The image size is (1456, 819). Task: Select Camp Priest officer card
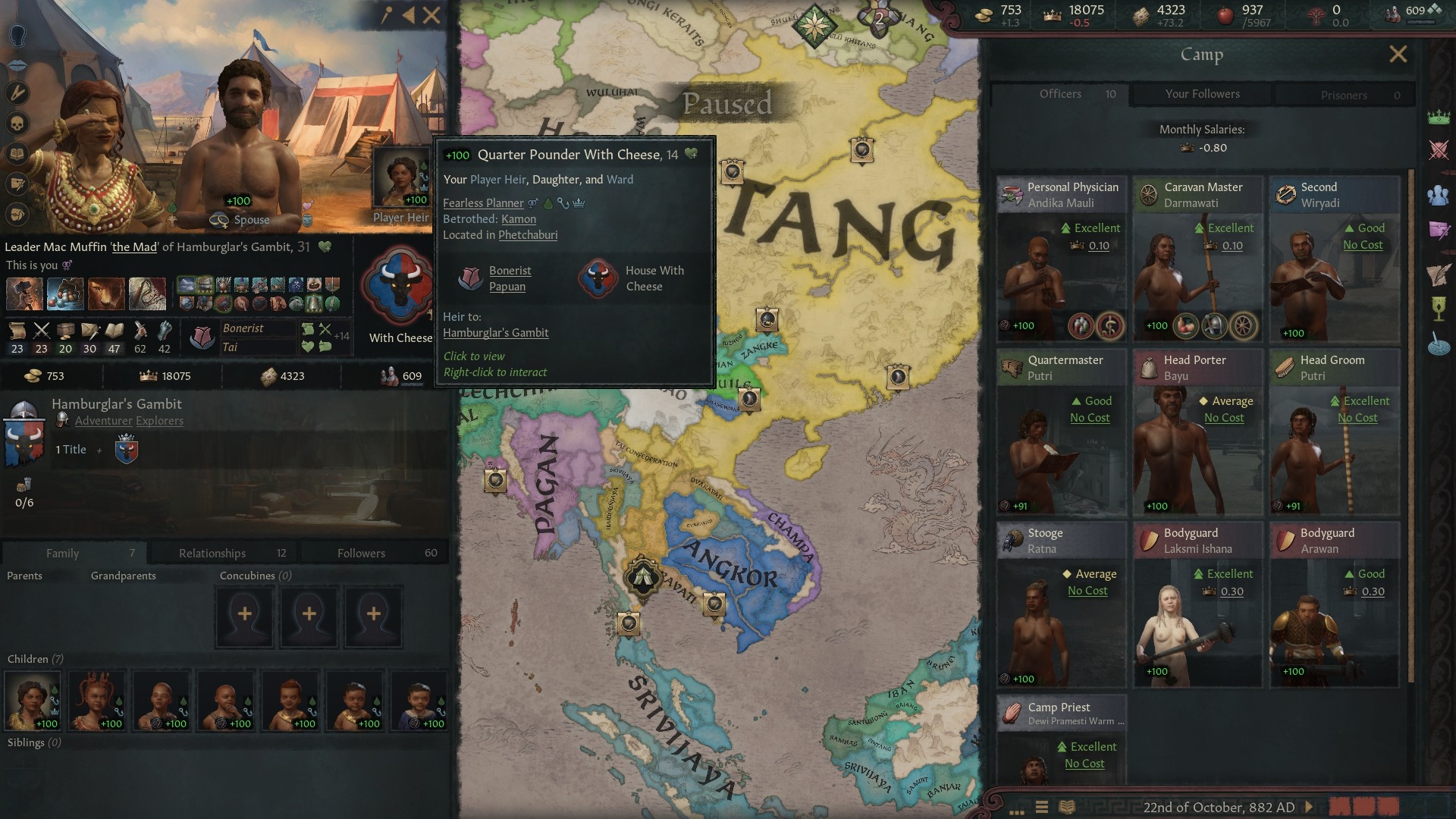1061,739
